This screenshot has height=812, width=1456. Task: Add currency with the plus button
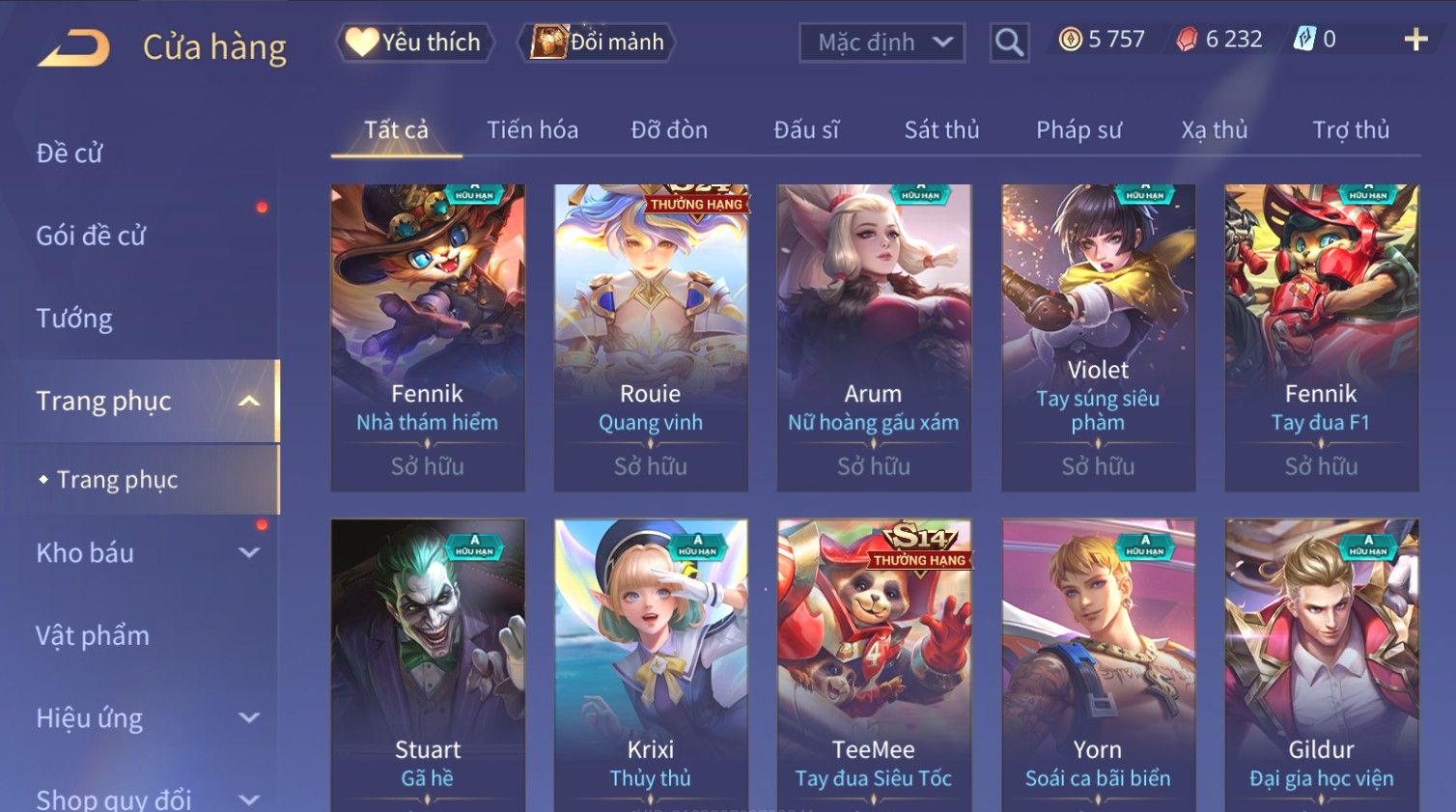1415,40
